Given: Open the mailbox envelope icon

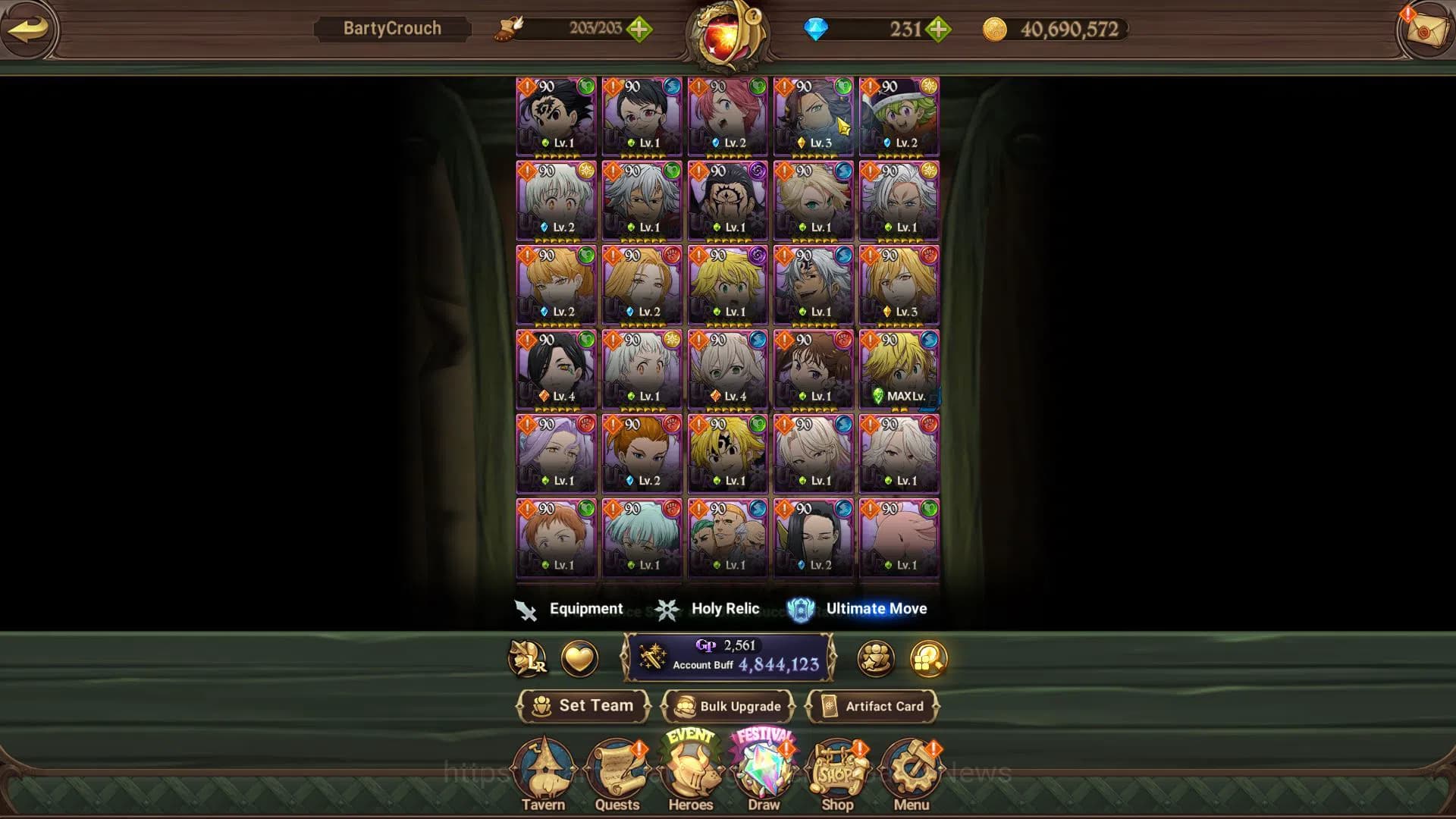Looking at the screenshot, I should click(1423, 30).
